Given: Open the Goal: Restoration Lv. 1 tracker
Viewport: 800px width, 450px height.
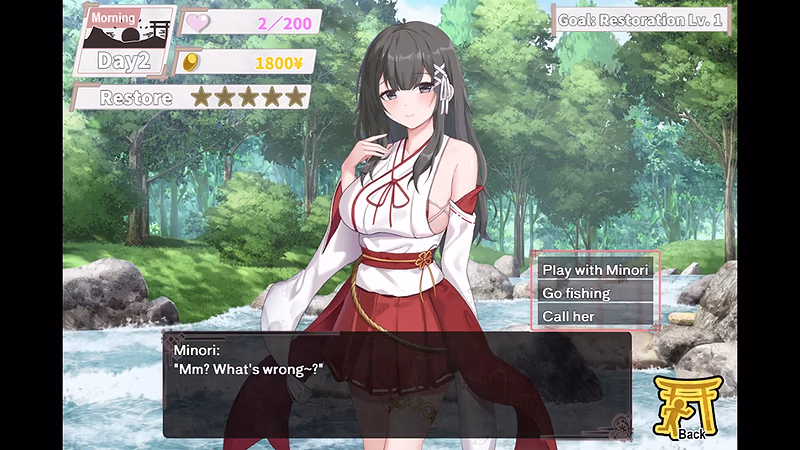Looking at the screenshot, I should click(x=642, y=19).
